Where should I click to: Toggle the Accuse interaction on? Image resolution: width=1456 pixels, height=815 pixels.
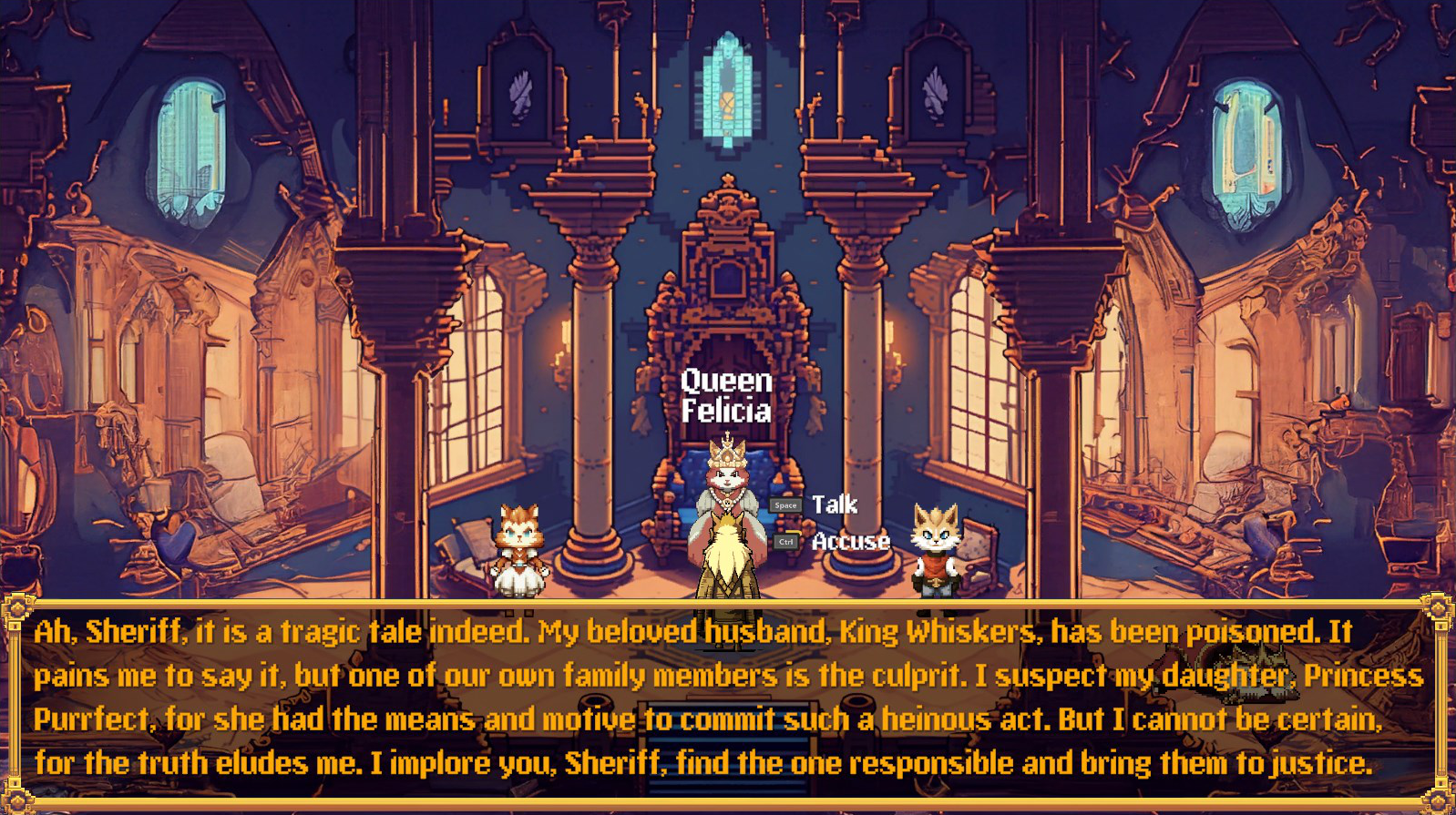pos(850,542)
